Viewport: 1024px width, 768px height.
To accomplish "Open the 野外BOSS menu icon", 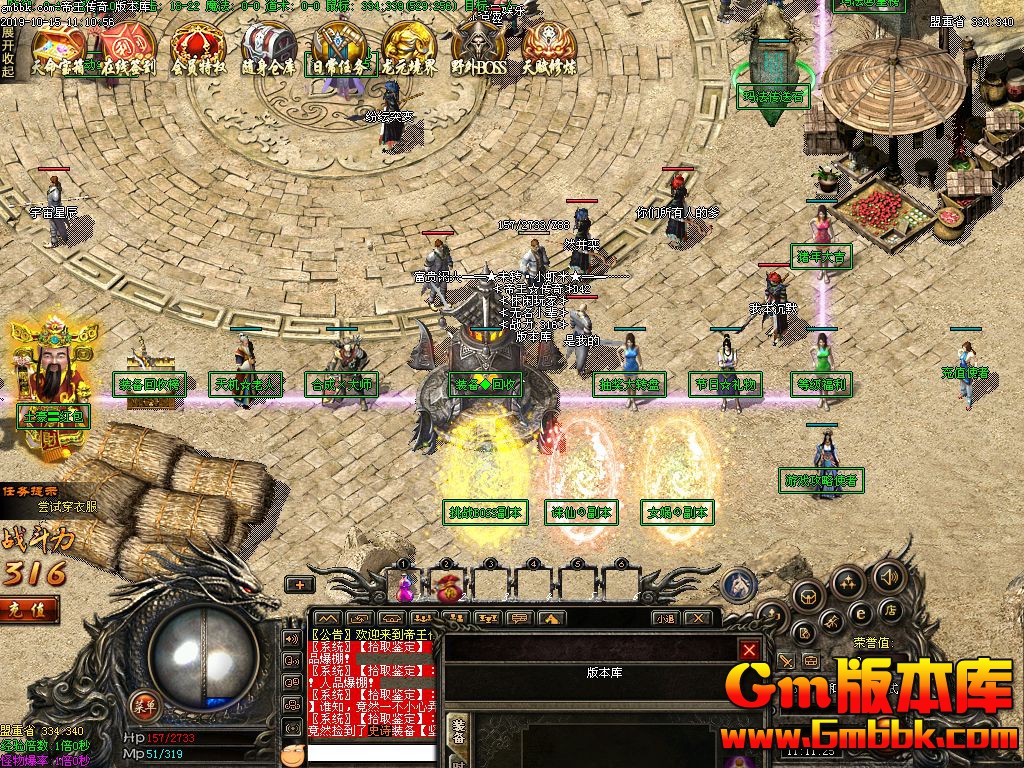I will click(x=479, y=48).
